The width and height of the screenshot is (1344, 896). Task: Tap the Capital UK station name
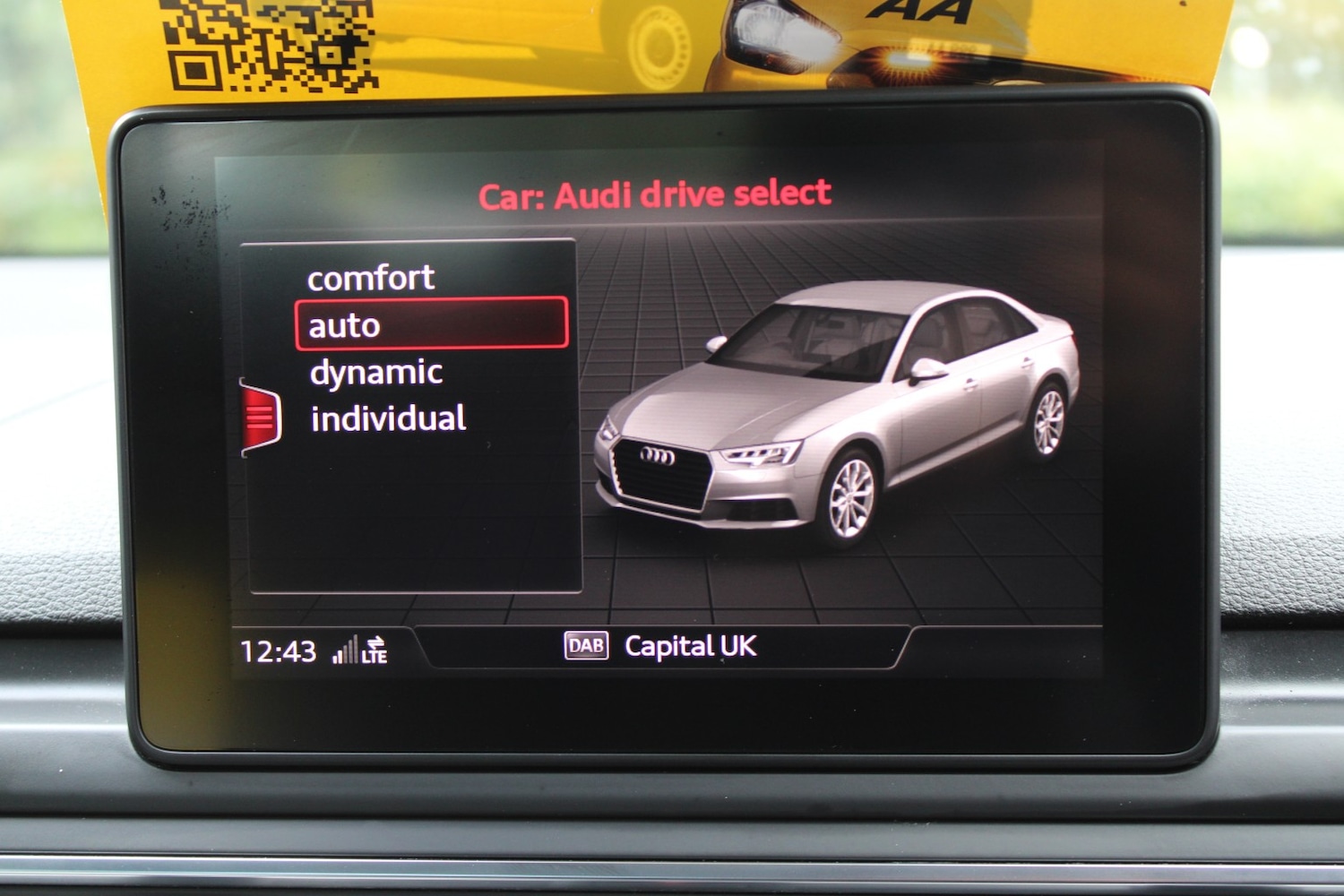point(693,646)
